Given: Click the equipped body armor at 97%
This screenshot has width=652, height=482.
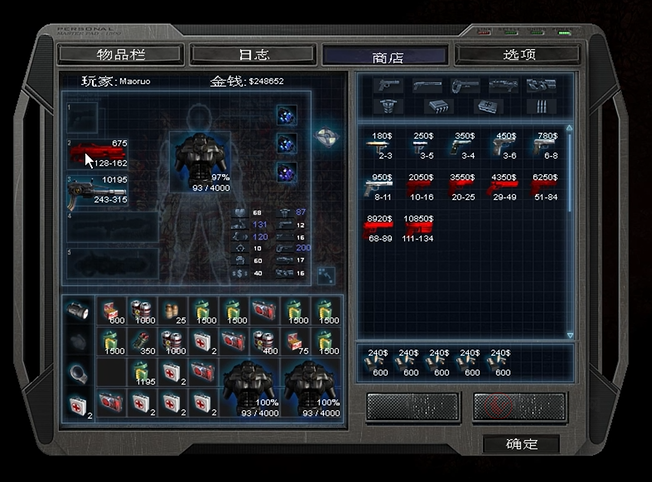Looking at the screenshot, I should [x=196, y=157].
